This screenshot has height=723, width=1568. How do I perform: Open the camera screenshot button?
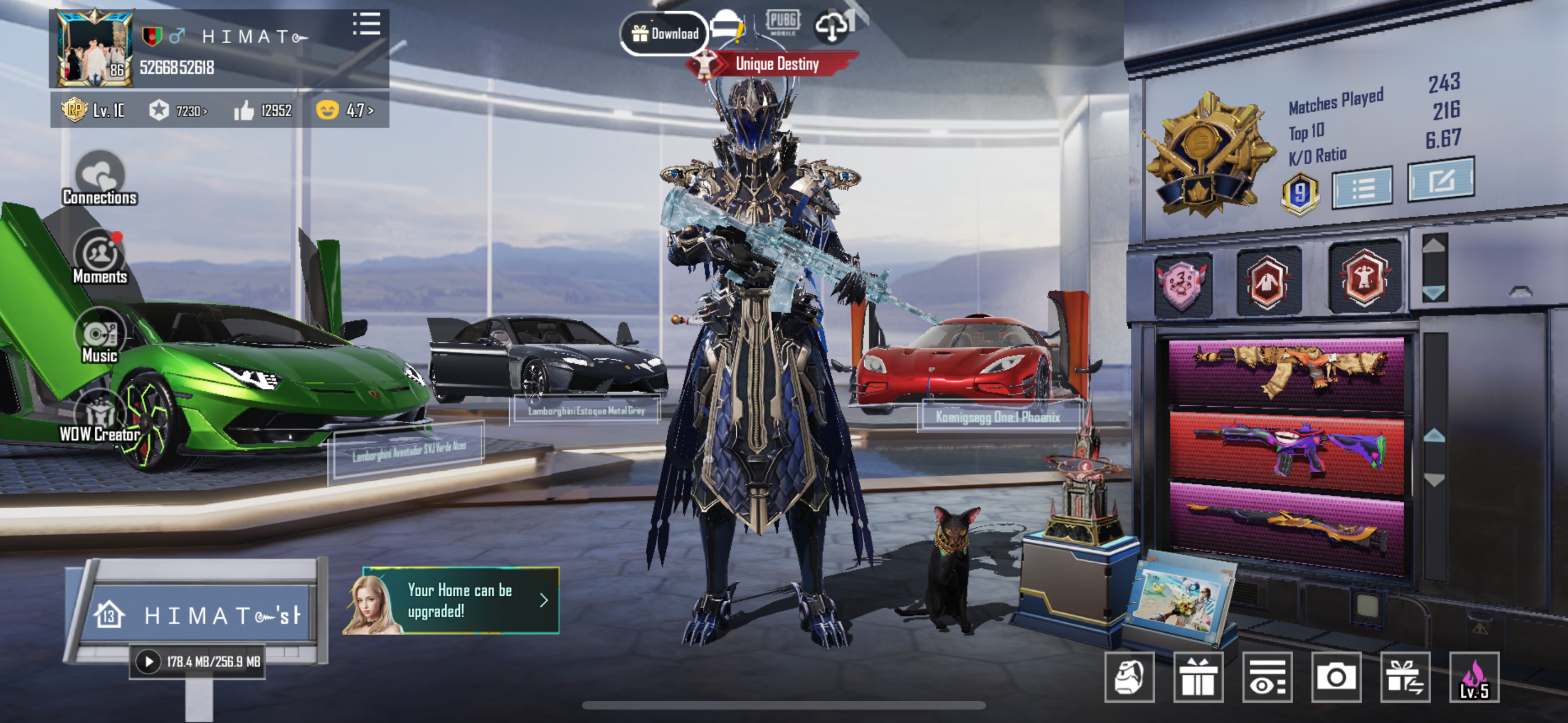coord(1336,676)
